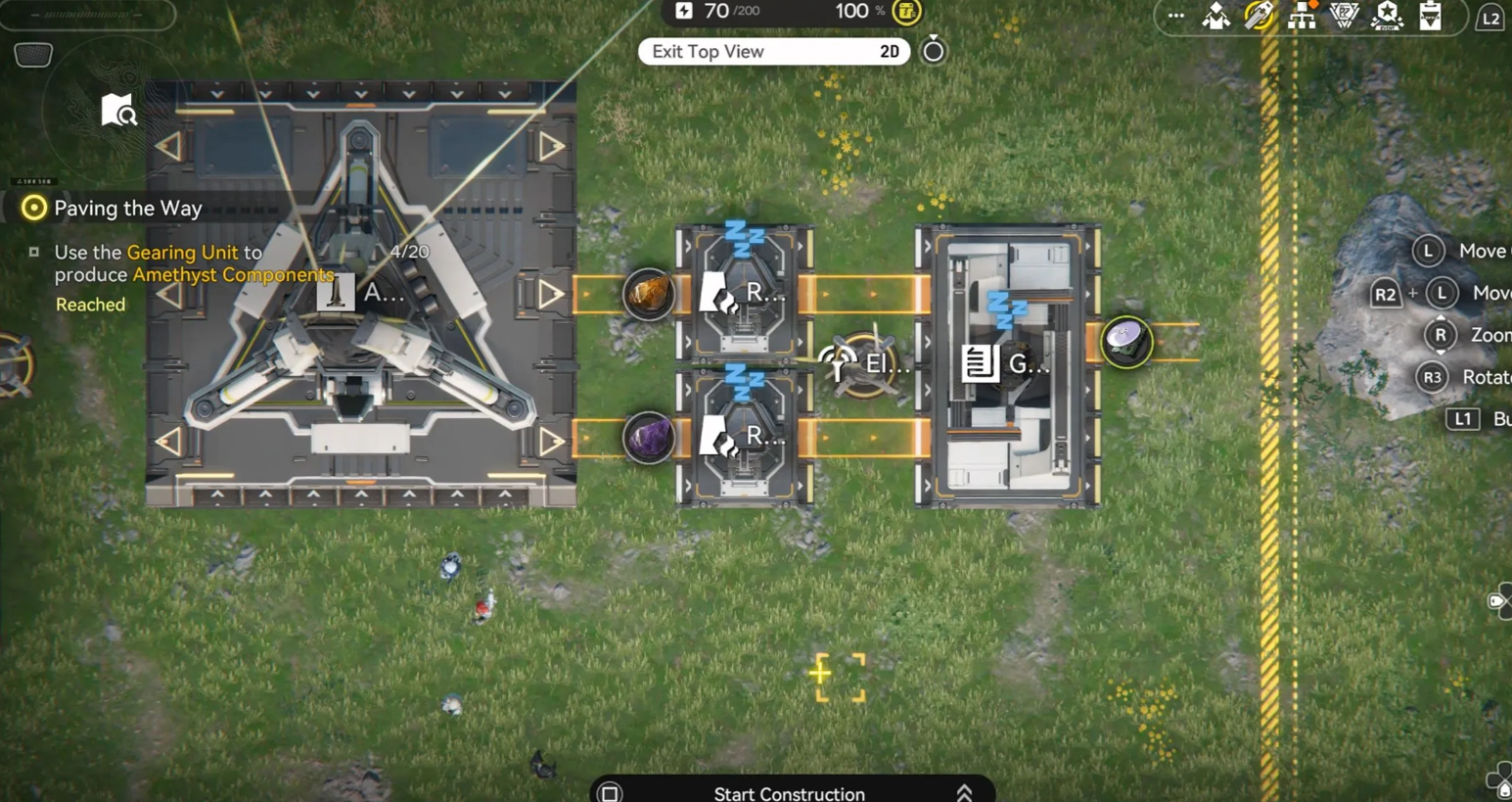Select the electric pylon labeled El...
Image resolution: width=1512 pixels, height=802 pixels.
point(864,364)
